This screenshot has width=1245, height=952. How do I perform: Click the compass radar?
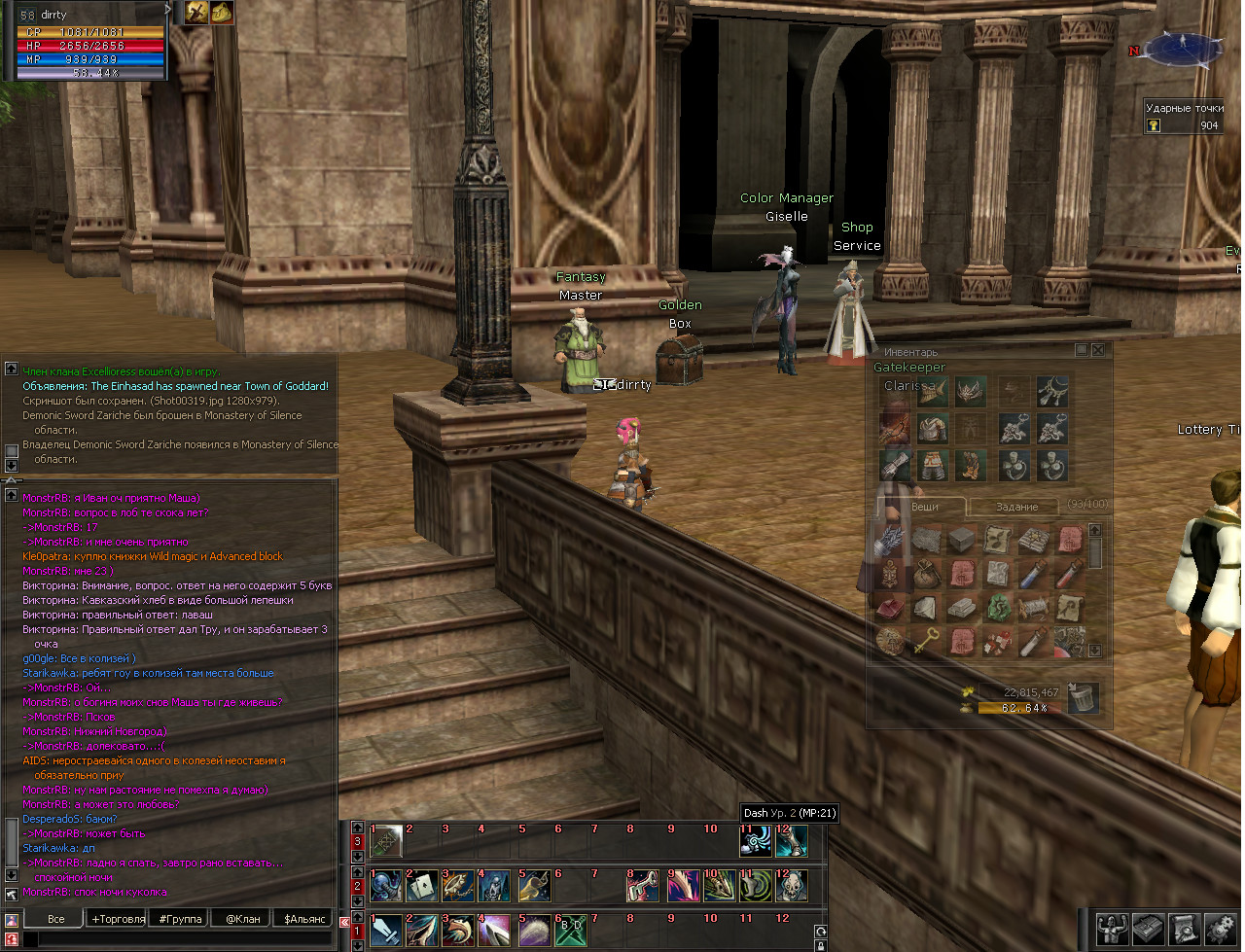(x=1183, y=49)
